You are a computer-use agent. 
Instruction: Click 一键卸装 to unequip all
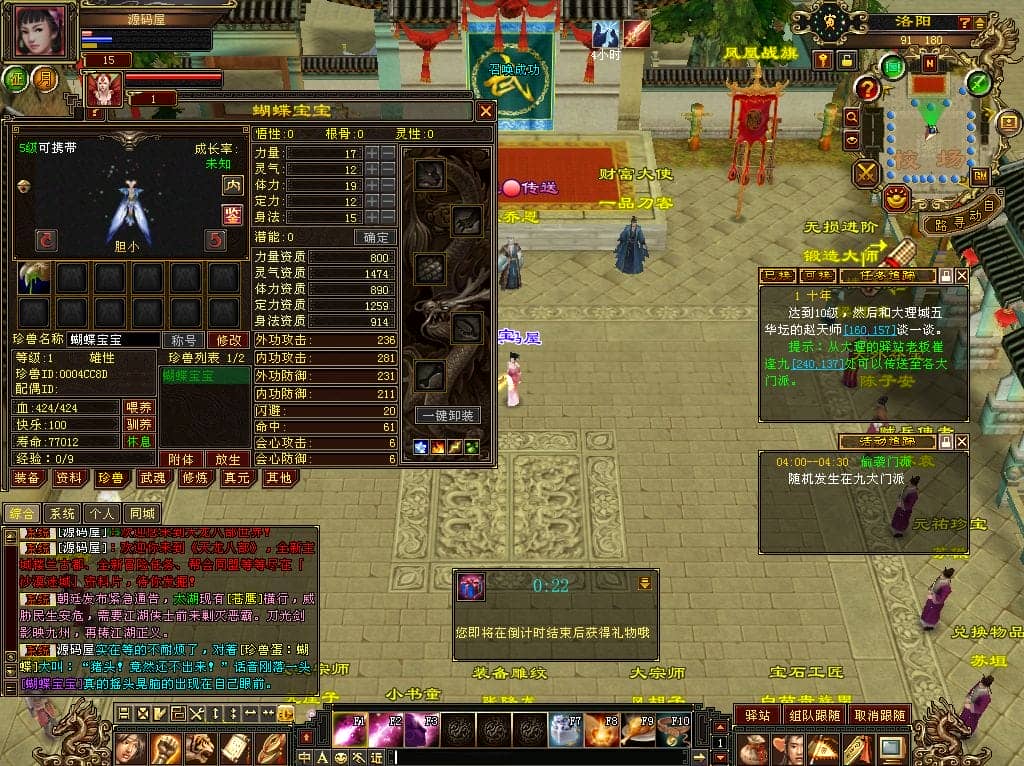tap(446, 415)
